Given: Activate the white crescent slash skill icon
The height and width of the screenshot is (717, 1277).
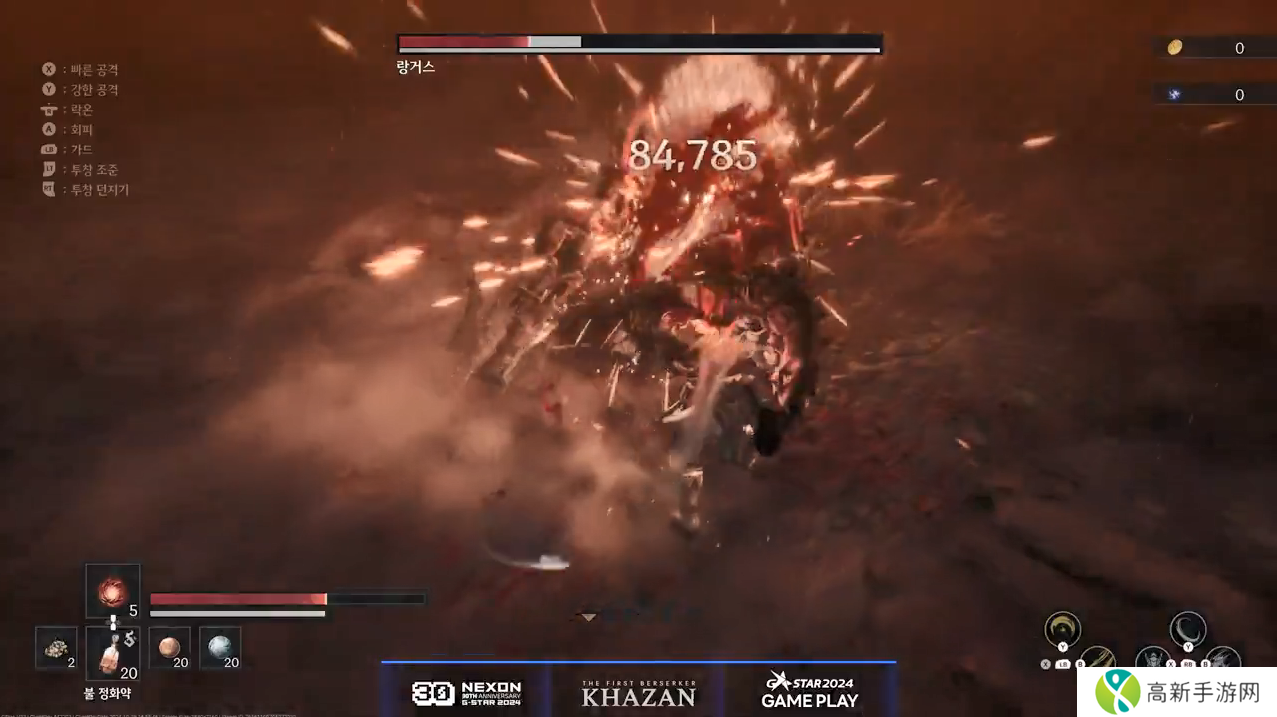Looking at the screenshot, I should tap(1188, 629).
